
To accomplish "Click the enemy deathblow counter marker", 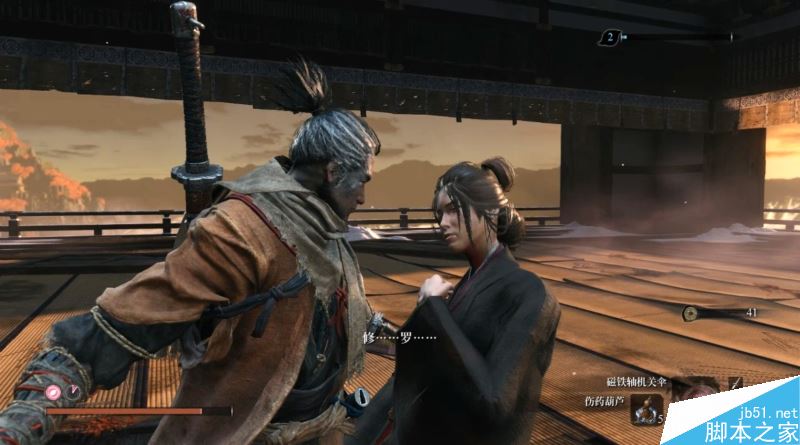I will coord(609,38).
